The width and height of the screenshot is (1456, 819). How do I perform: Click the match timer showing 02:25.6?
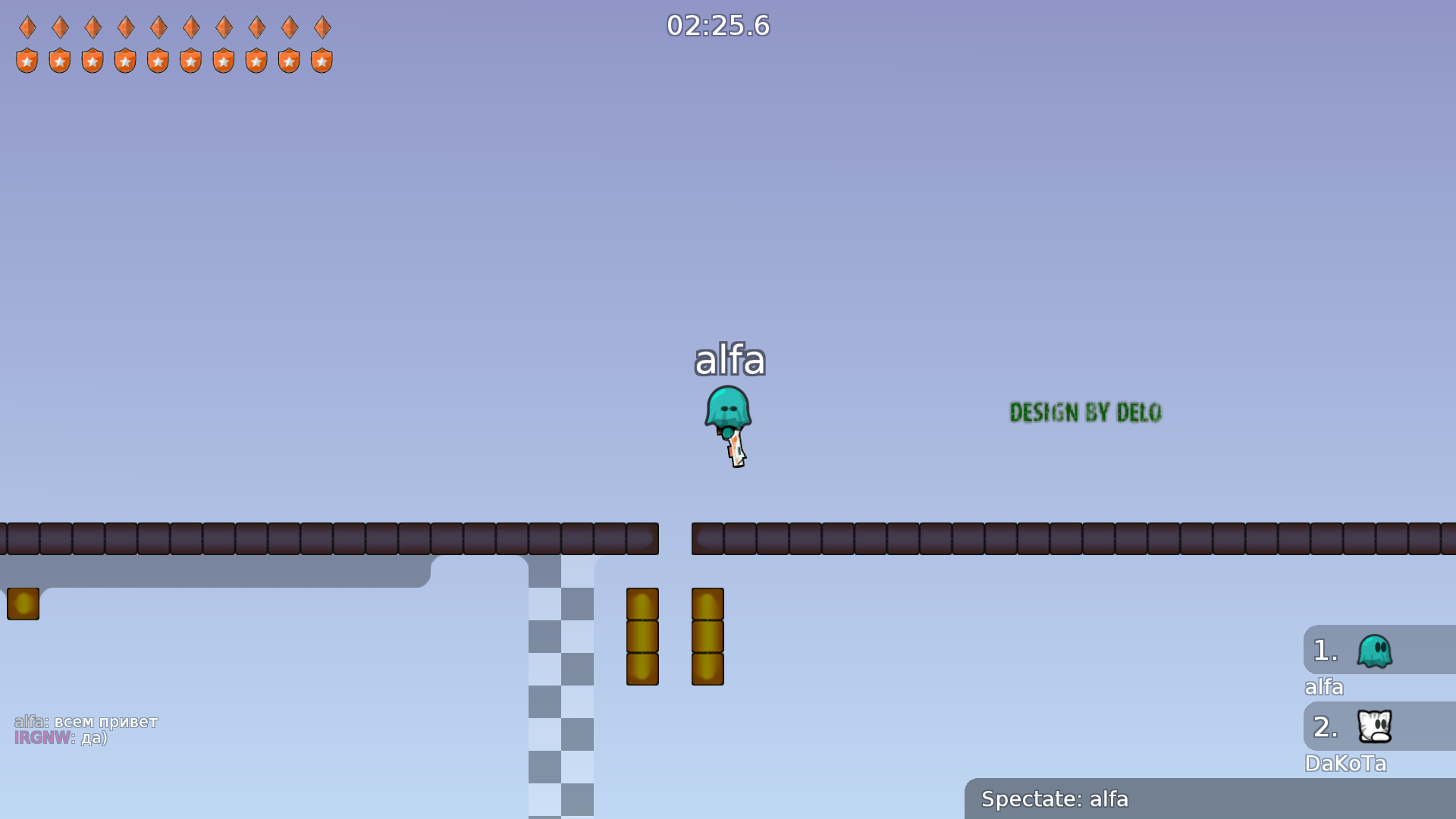click(717, 25)
